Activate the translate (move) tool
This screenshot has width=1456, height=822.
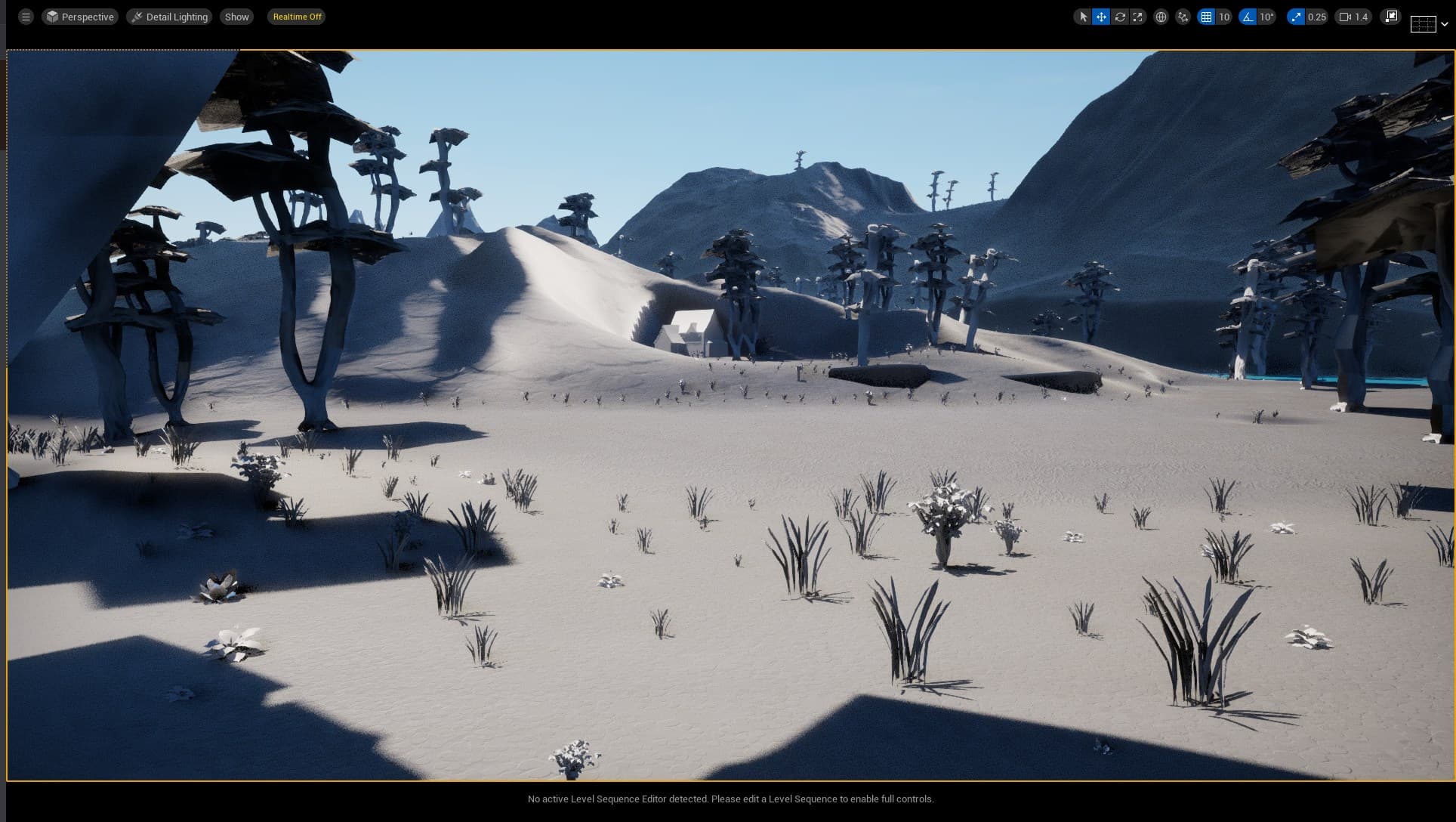pyautogui.click(x=1101, y=16)
